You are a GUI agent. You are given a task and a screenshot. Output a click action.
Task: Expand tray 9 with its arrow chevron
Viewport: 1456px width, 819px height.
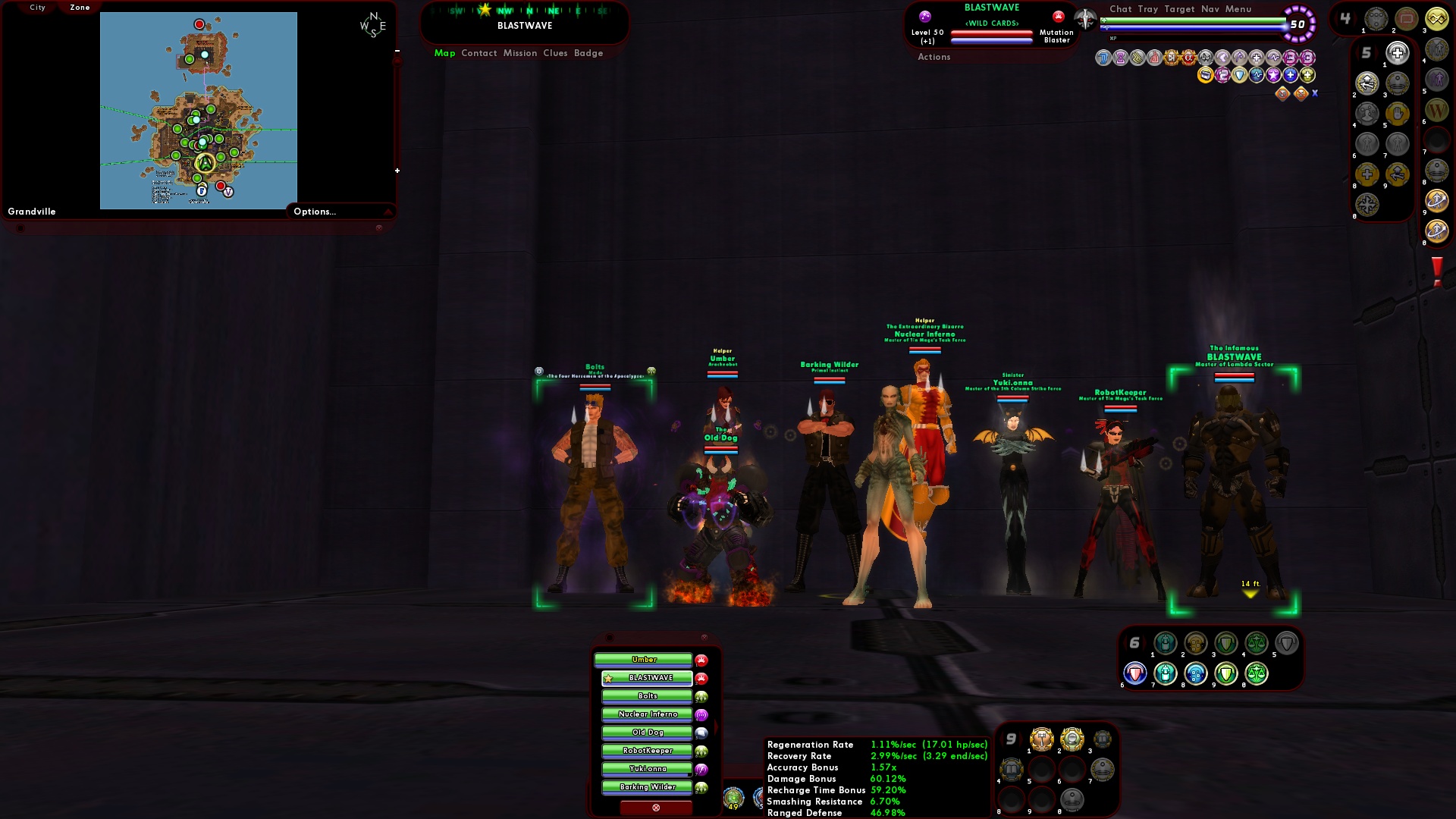click(x=1022, y=738)
